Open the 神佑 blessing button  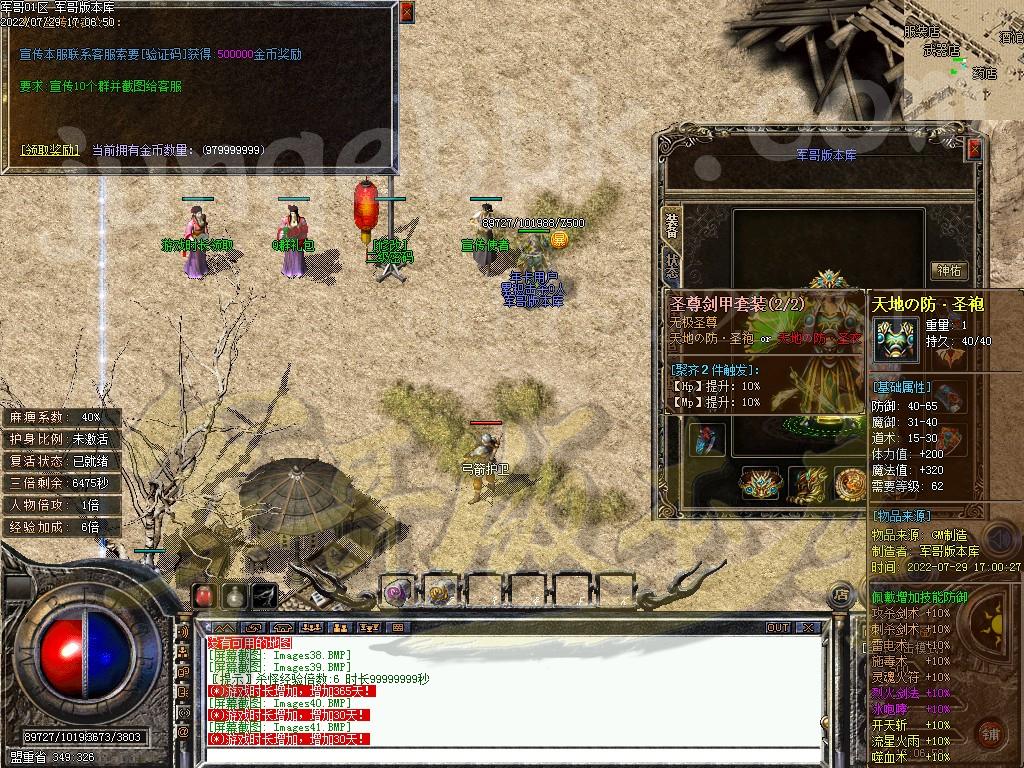pyautogui.click(x=948, y=270)
